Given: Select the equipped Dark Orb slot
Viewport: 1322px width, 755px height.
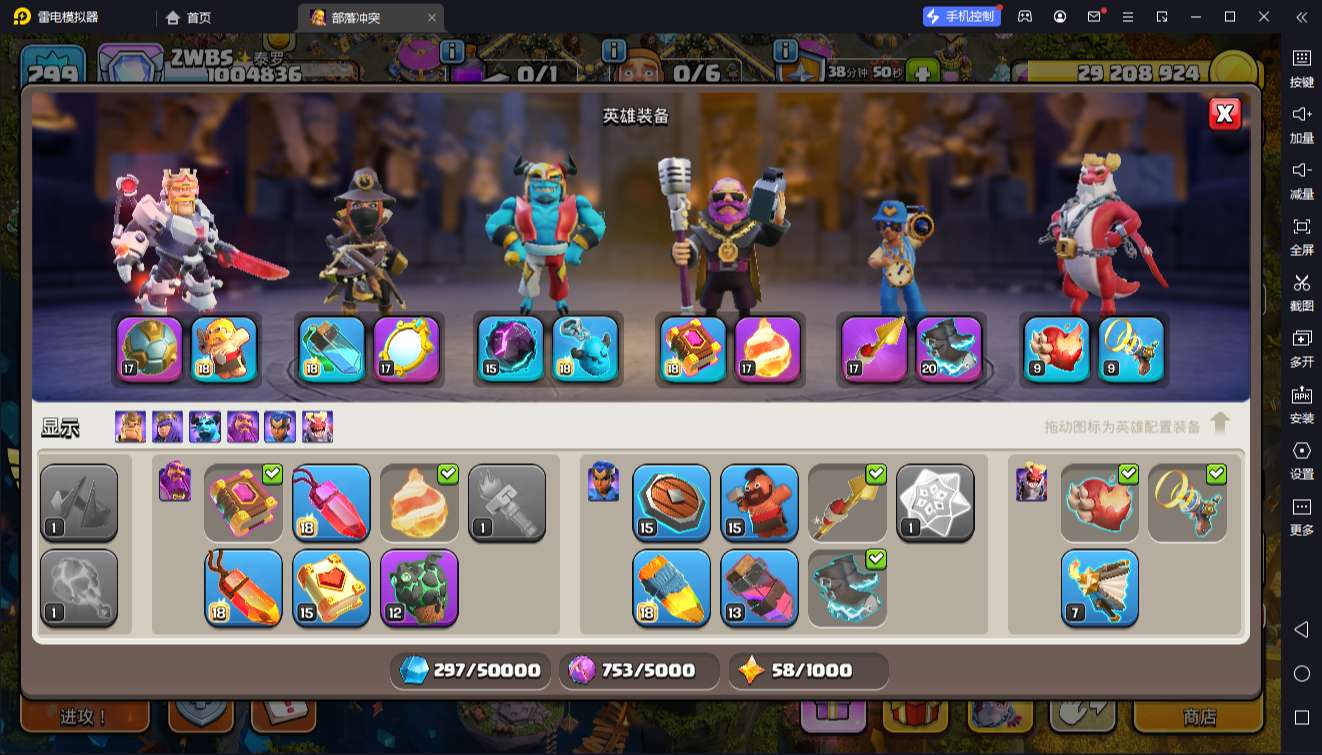Looking at the screenshot, I should pos(510,349).
